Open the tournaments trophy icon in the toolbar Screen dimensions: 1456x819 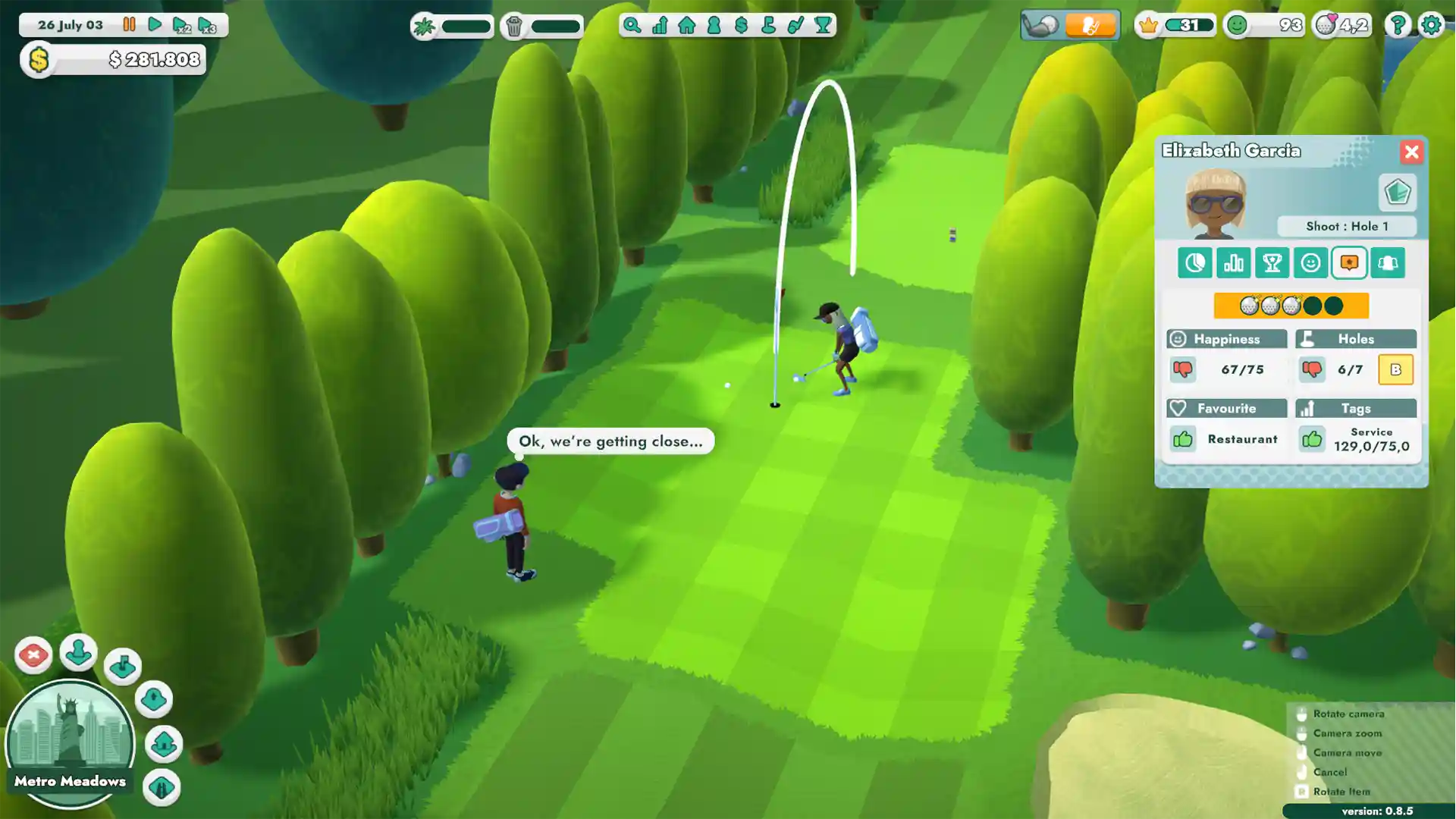tap(821, 26)
